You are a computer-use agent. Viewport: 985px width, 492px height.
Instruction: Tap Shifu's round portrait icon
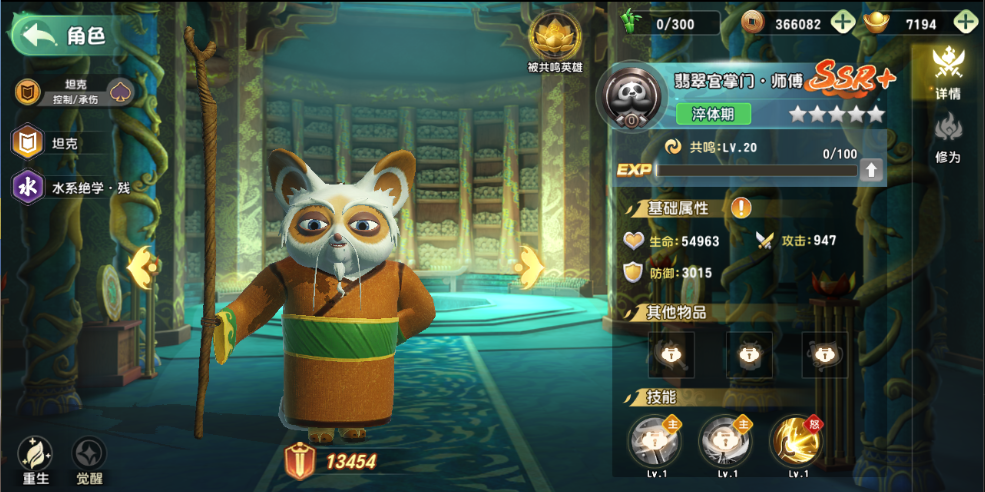coord(632,98)
